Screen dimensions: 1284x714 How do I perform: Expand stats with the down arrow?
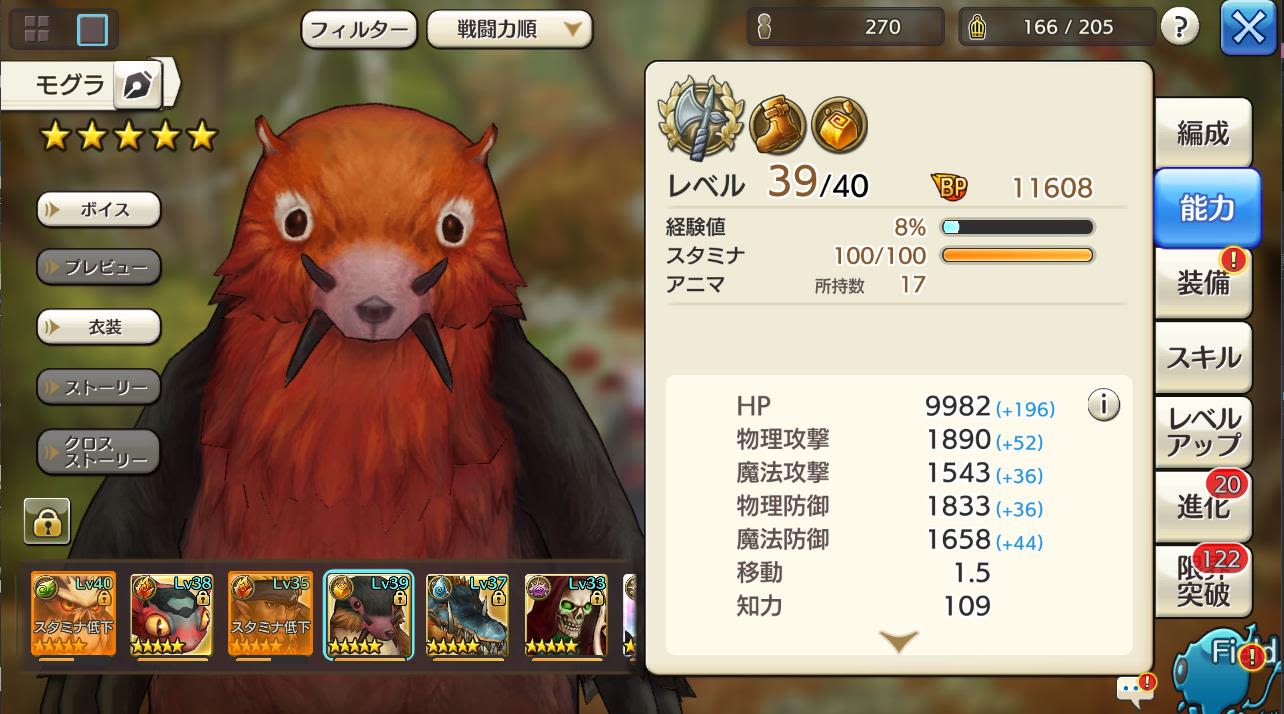tap(898, 641)
